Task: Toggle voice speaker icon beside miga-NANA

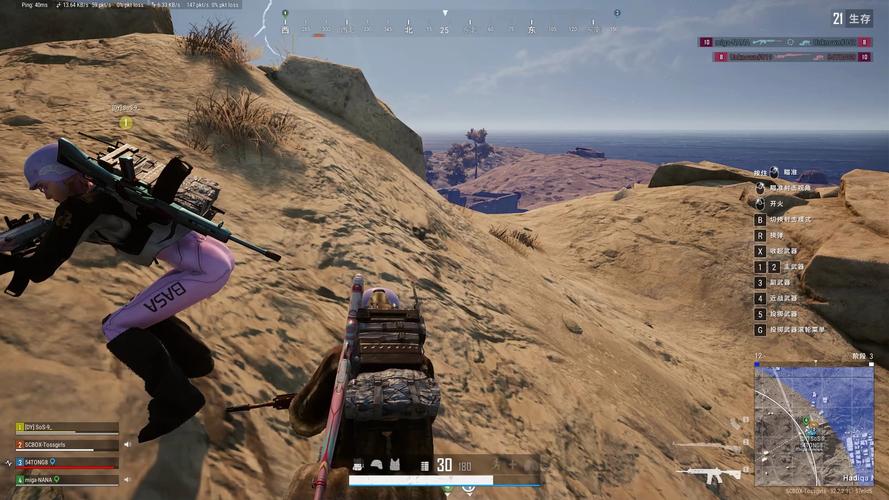Action: [127, 480]
